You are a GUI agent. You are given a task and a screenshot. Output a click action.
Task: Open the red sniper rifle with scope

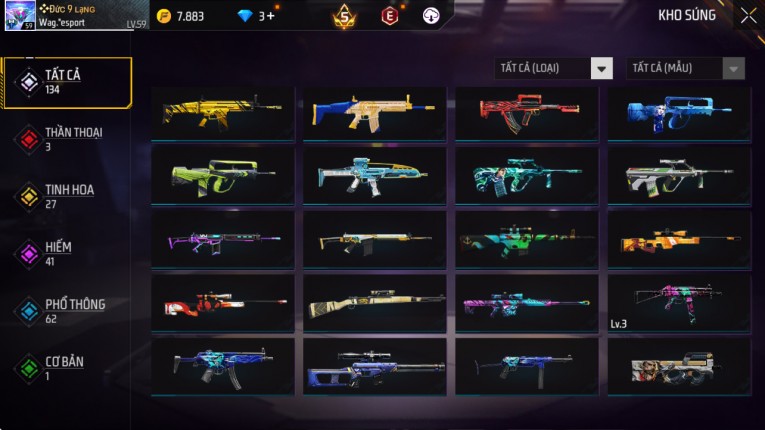coord(223,301)
